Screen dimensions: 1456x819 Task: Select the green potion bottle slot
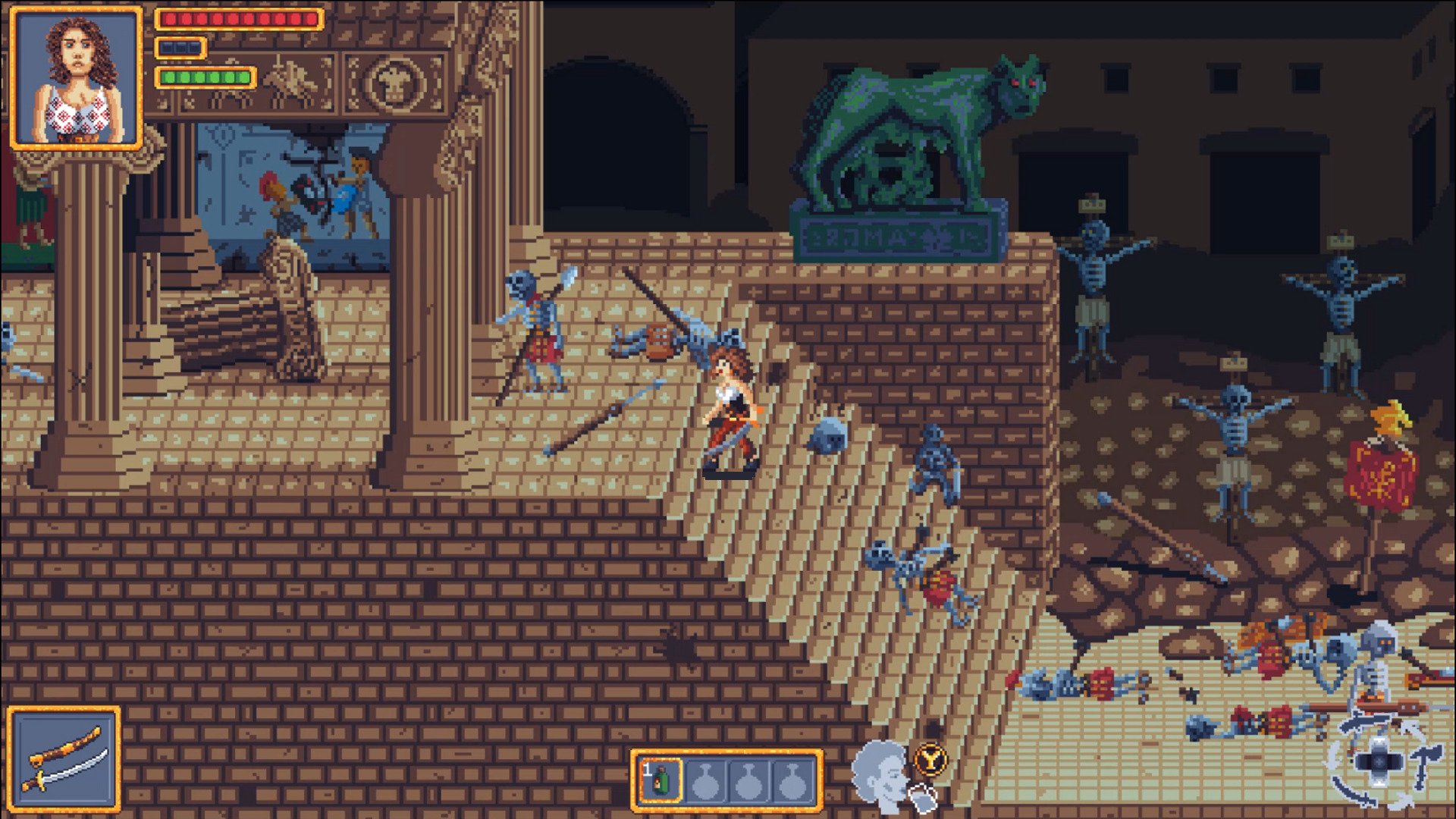(x=661, y=780)
